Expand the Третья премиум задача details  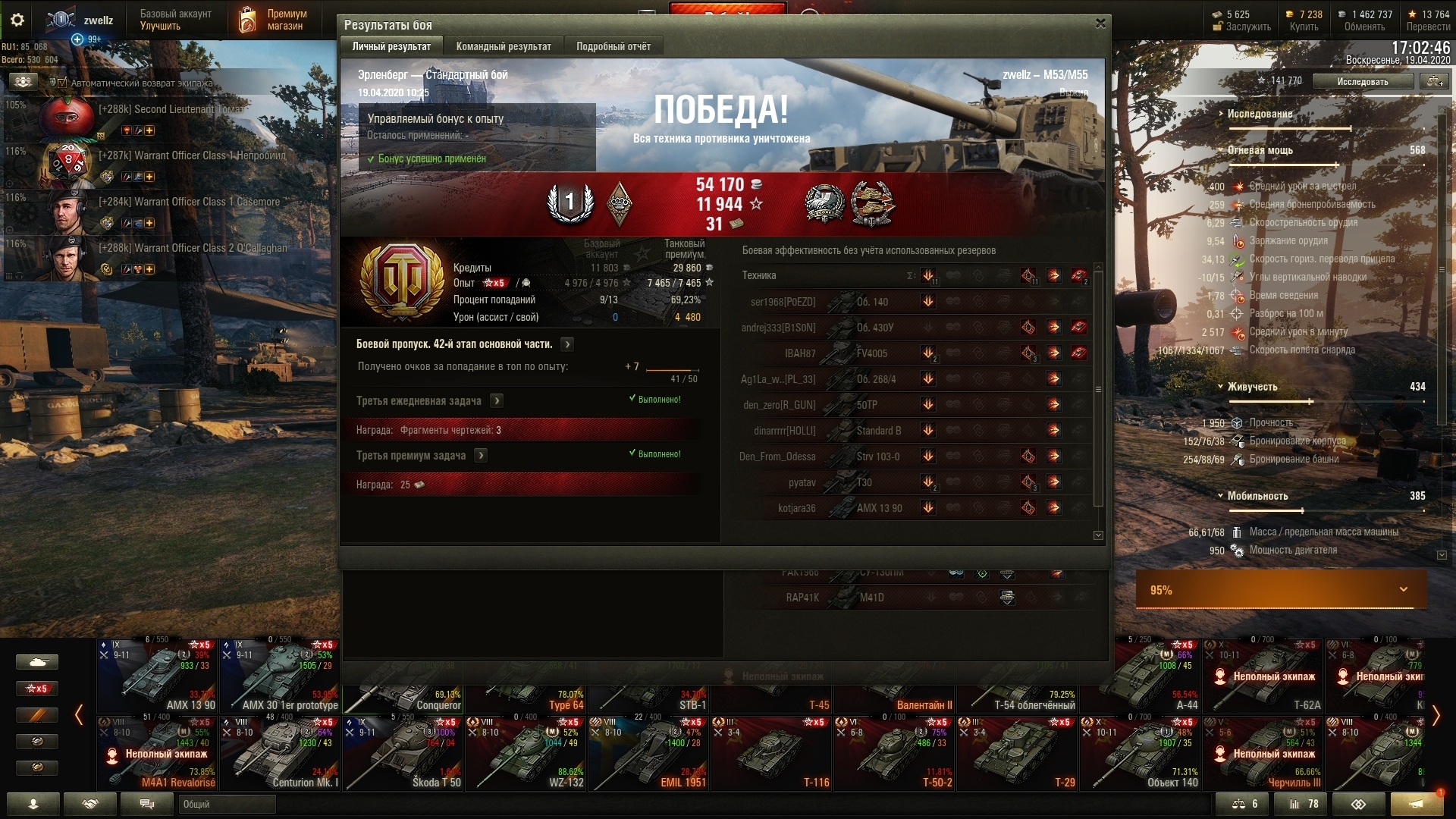click(481, 455)
